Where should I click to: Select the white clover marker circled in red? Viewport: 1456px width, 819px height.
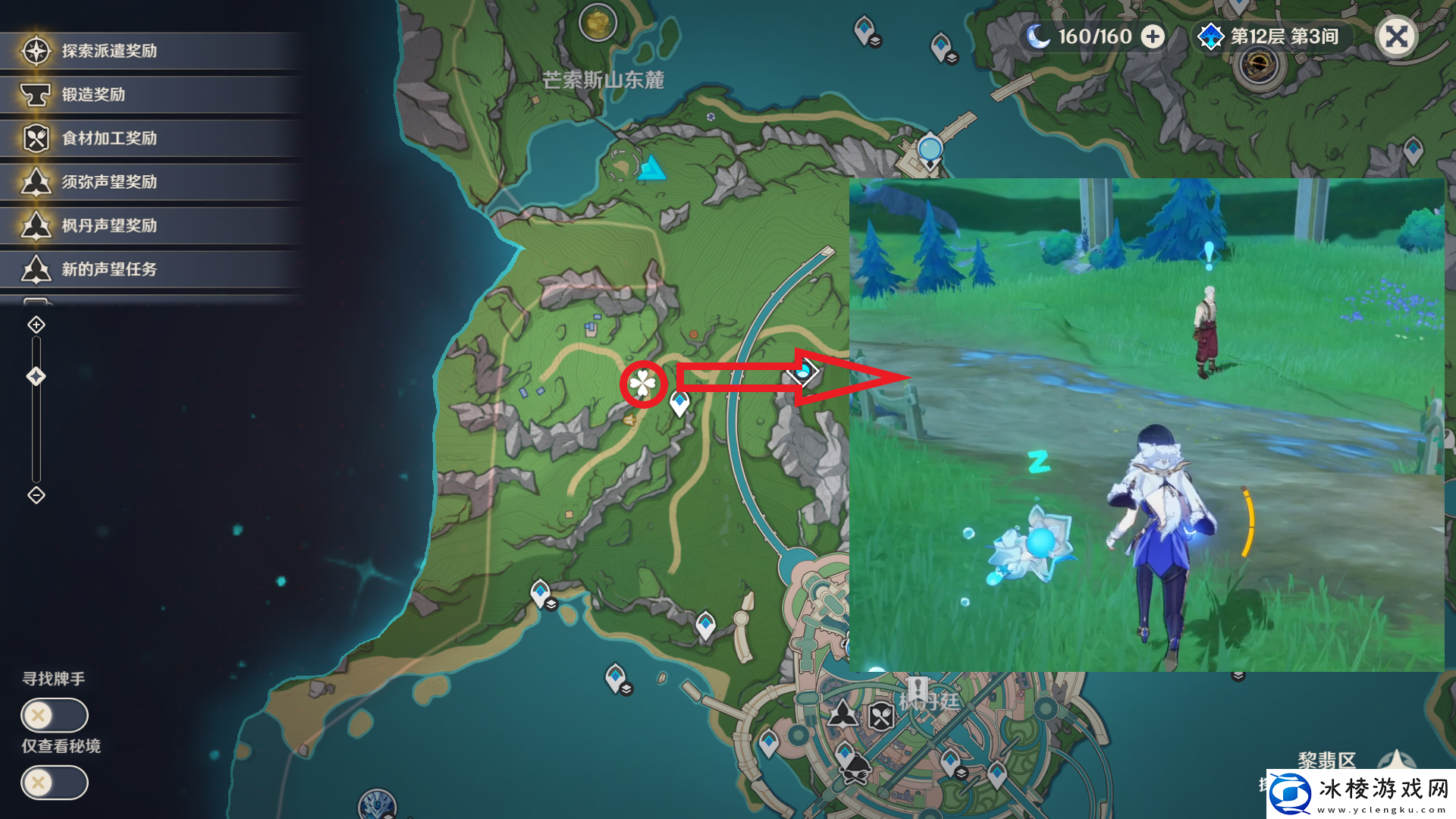[643, 384]
